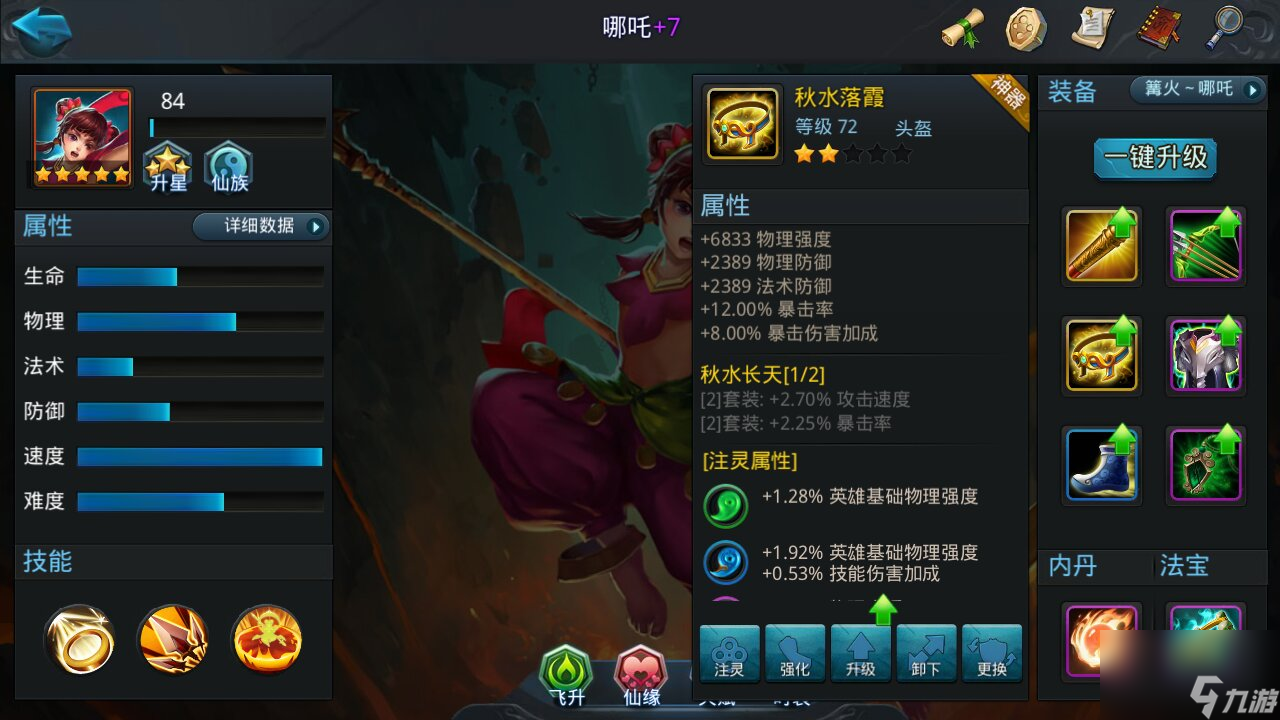Open the red book icon
This screenshot has height=720, width=1280.
tap(1158, 28)
